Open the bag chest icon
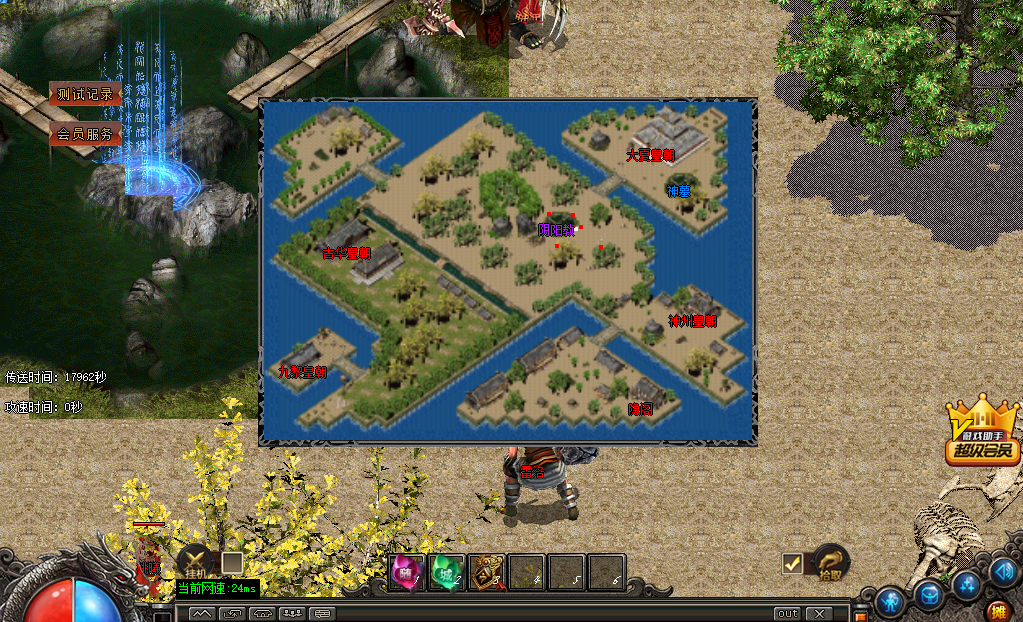Image resolution: width=1023 pixels, height=622 pixels. coord(929,594)
